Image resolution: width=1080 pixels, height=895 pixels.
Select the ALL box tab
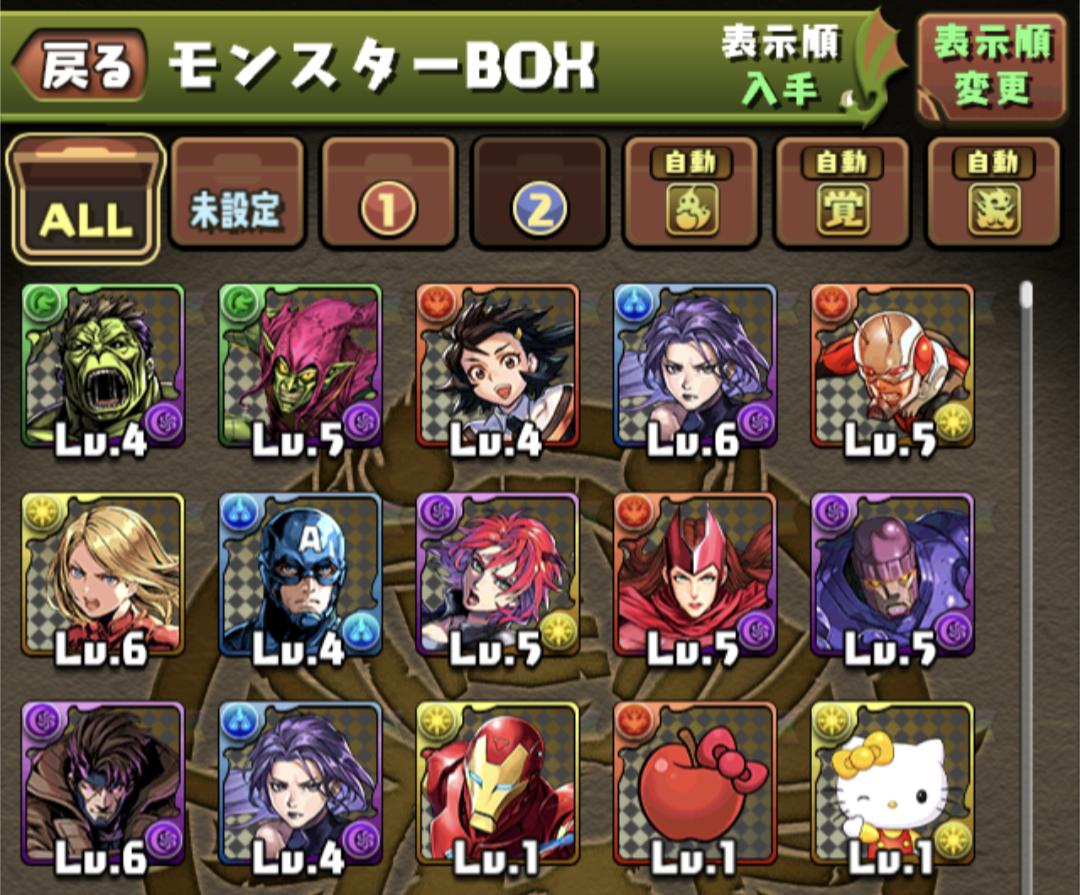pyautogui.click(x=86, y=198)
